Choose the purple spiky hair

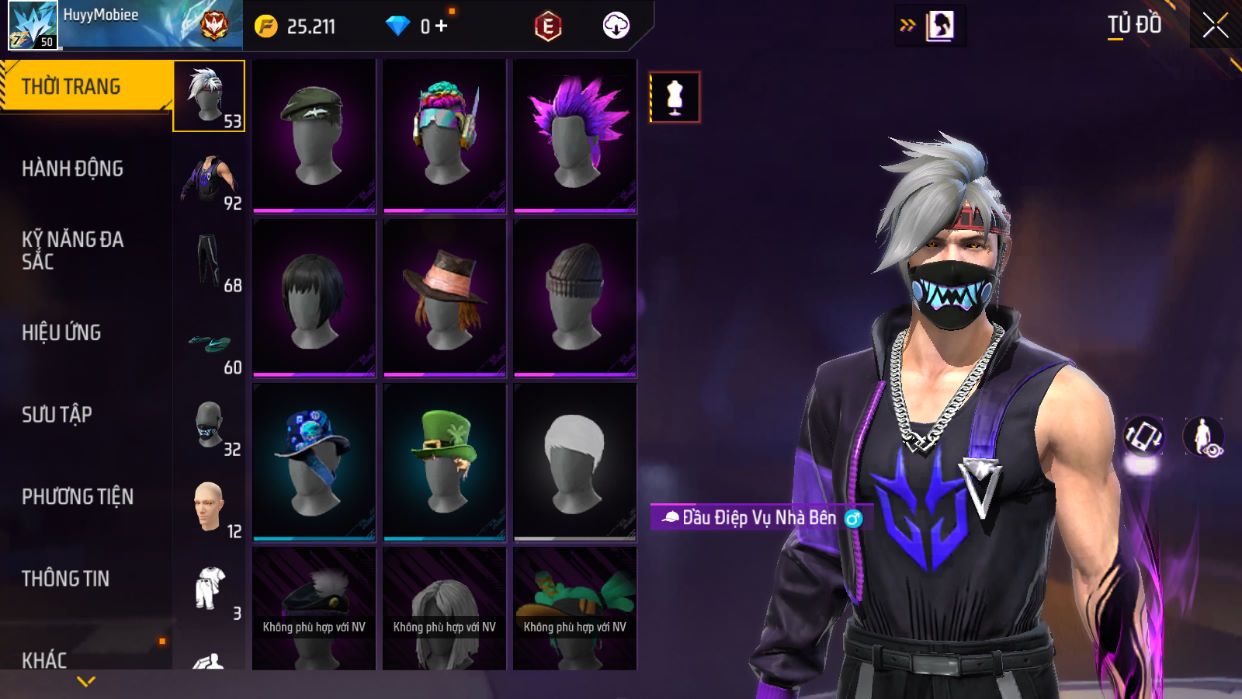[575, 135]
